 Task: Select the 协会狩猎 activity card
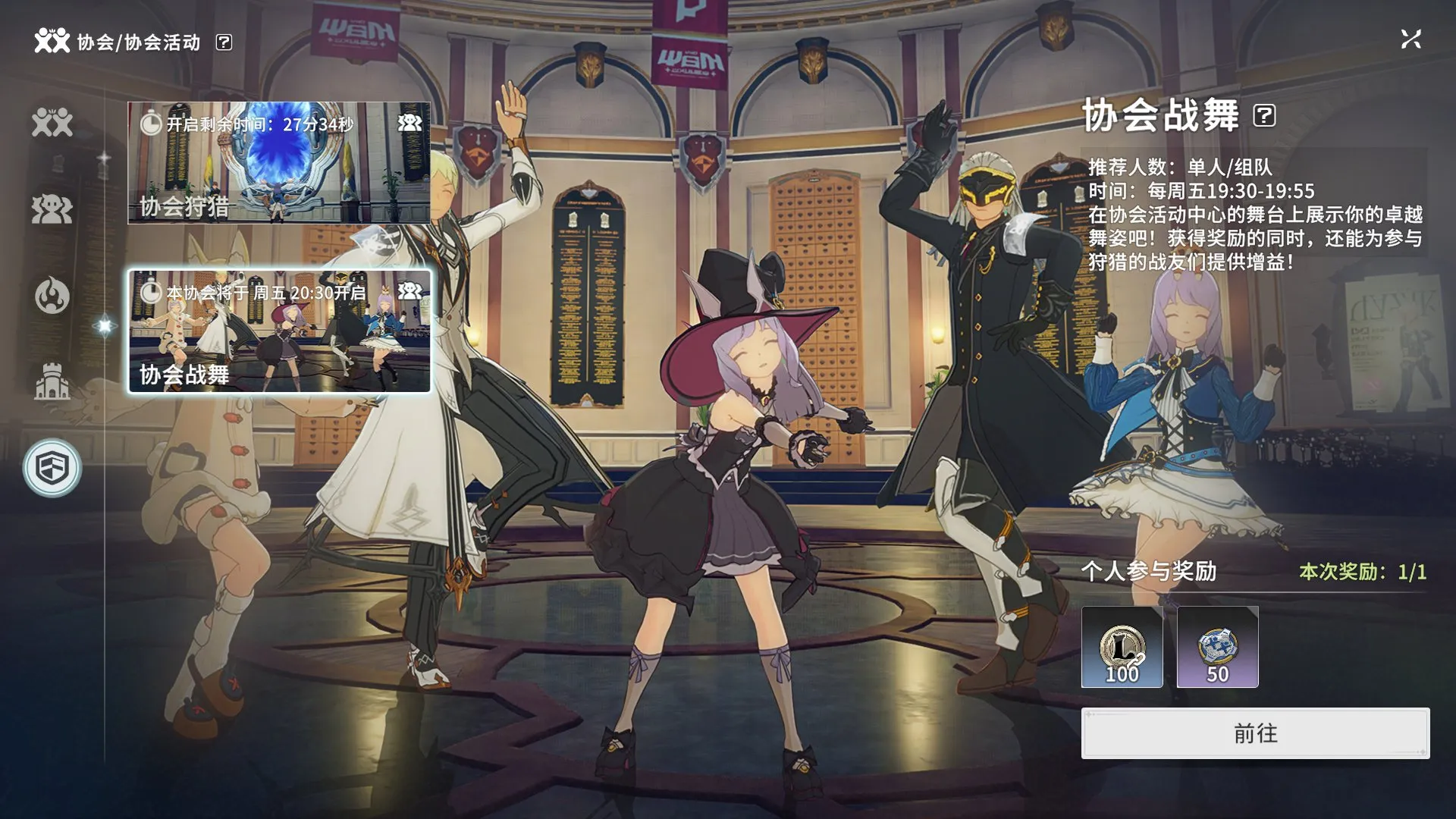click(x=279, y=163)
